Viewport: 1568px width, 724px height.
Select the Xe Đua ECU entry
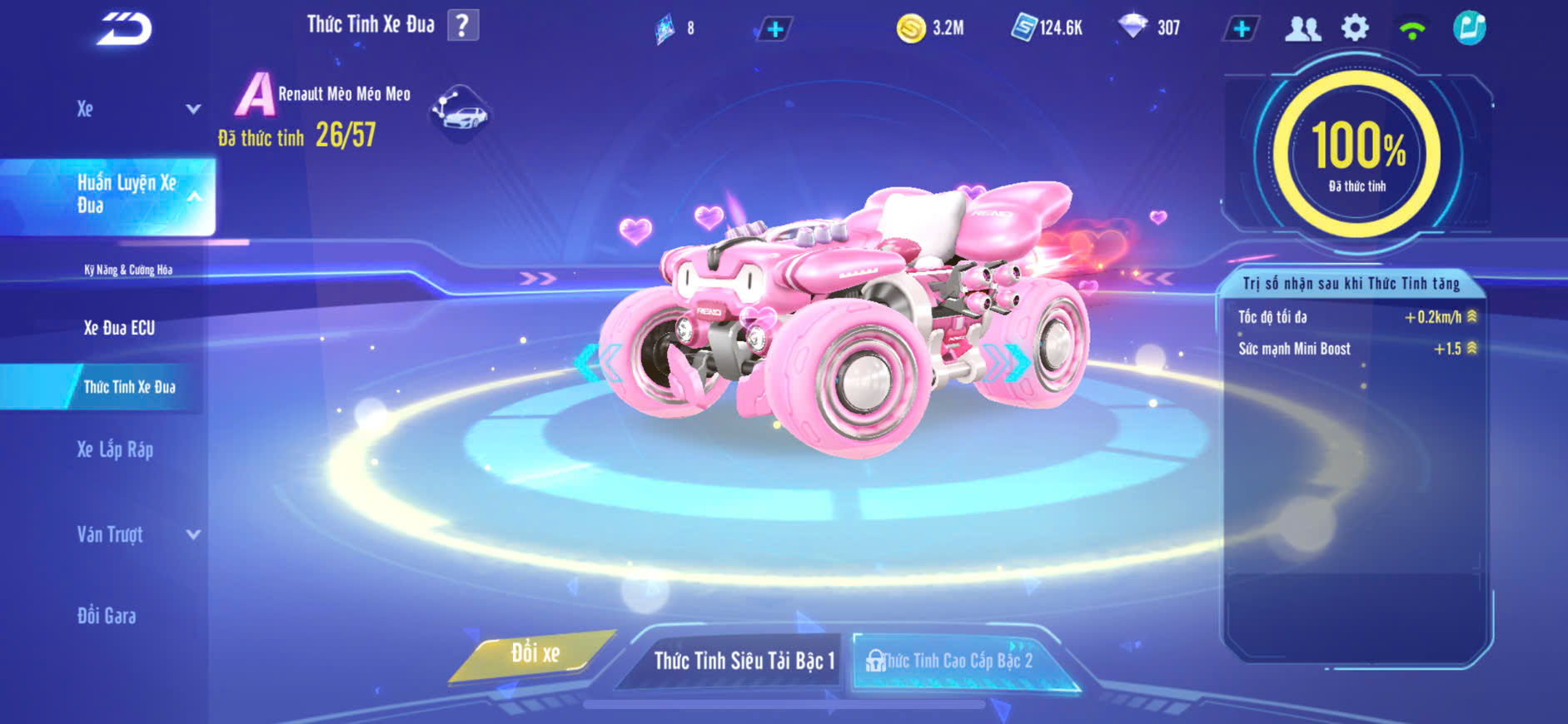119,328
